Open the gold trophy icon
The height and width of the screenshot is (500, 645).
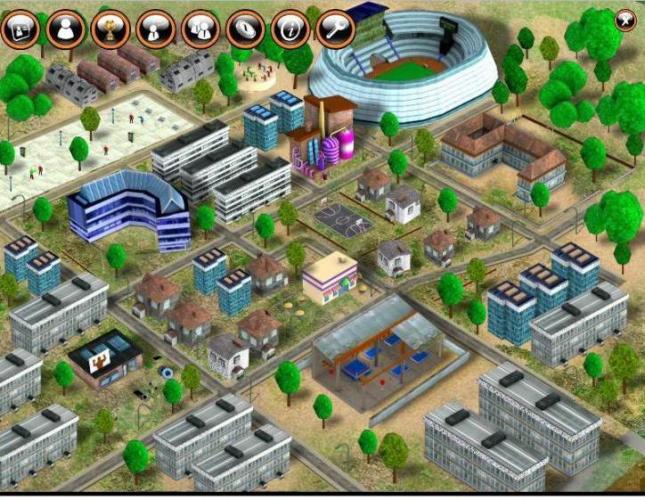click(110, 28)
